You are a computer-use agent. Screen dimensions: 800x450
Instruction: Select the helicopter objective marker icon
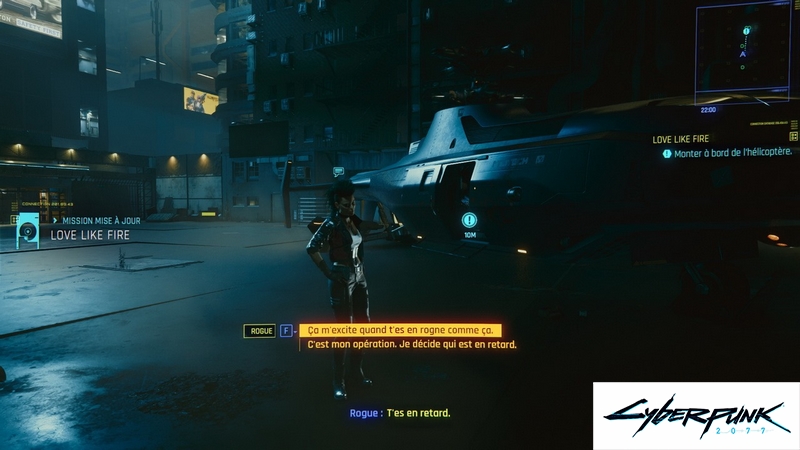[469, 220]
